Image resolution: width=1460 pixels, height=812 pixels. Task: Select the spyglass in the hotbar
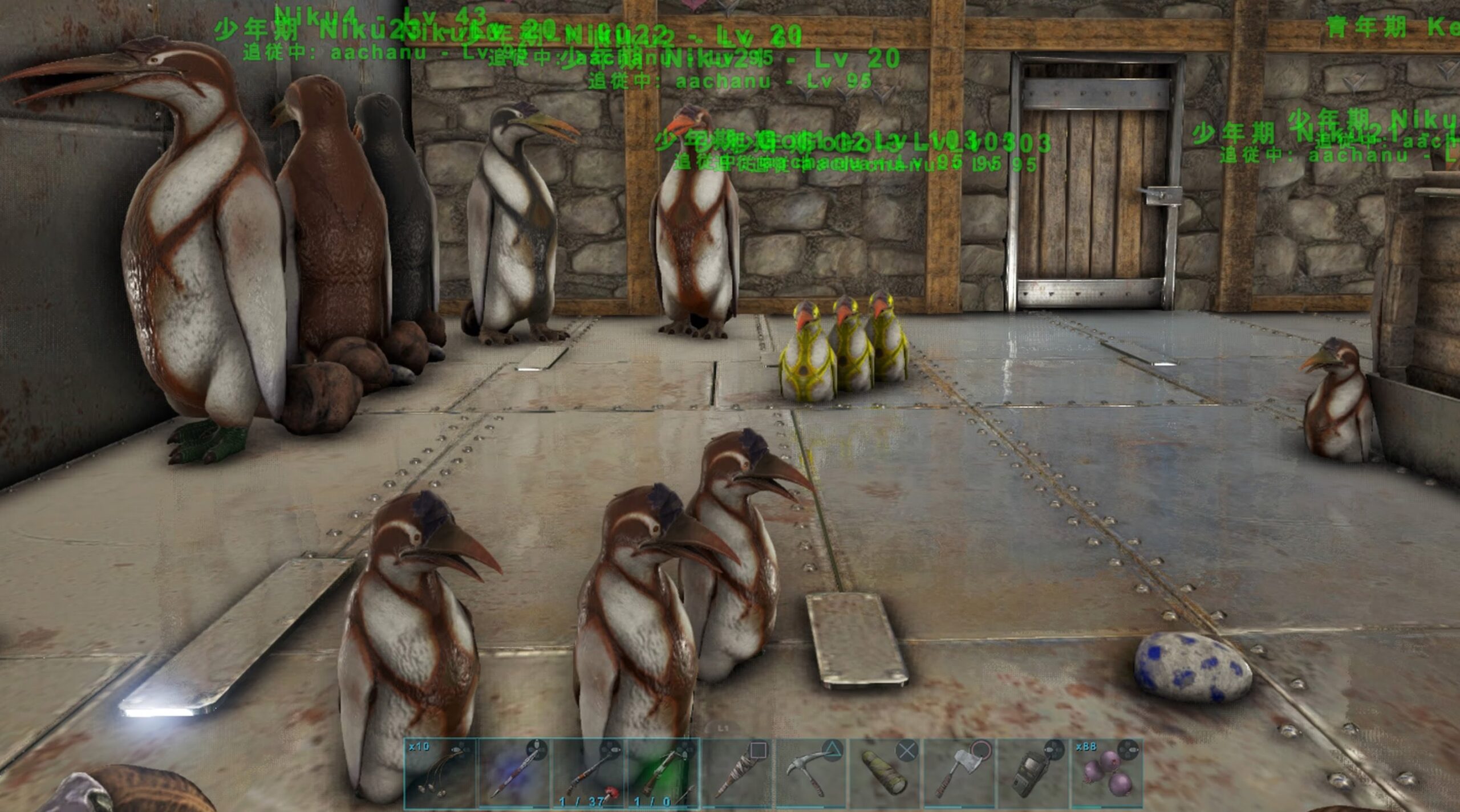[x=885, y=773]
